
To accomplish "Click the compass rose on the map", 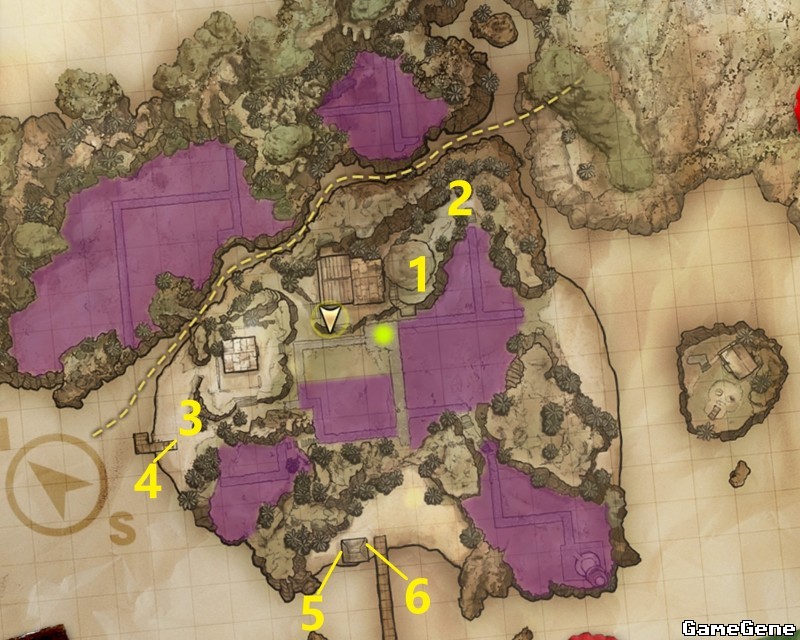I will point(56,489).
